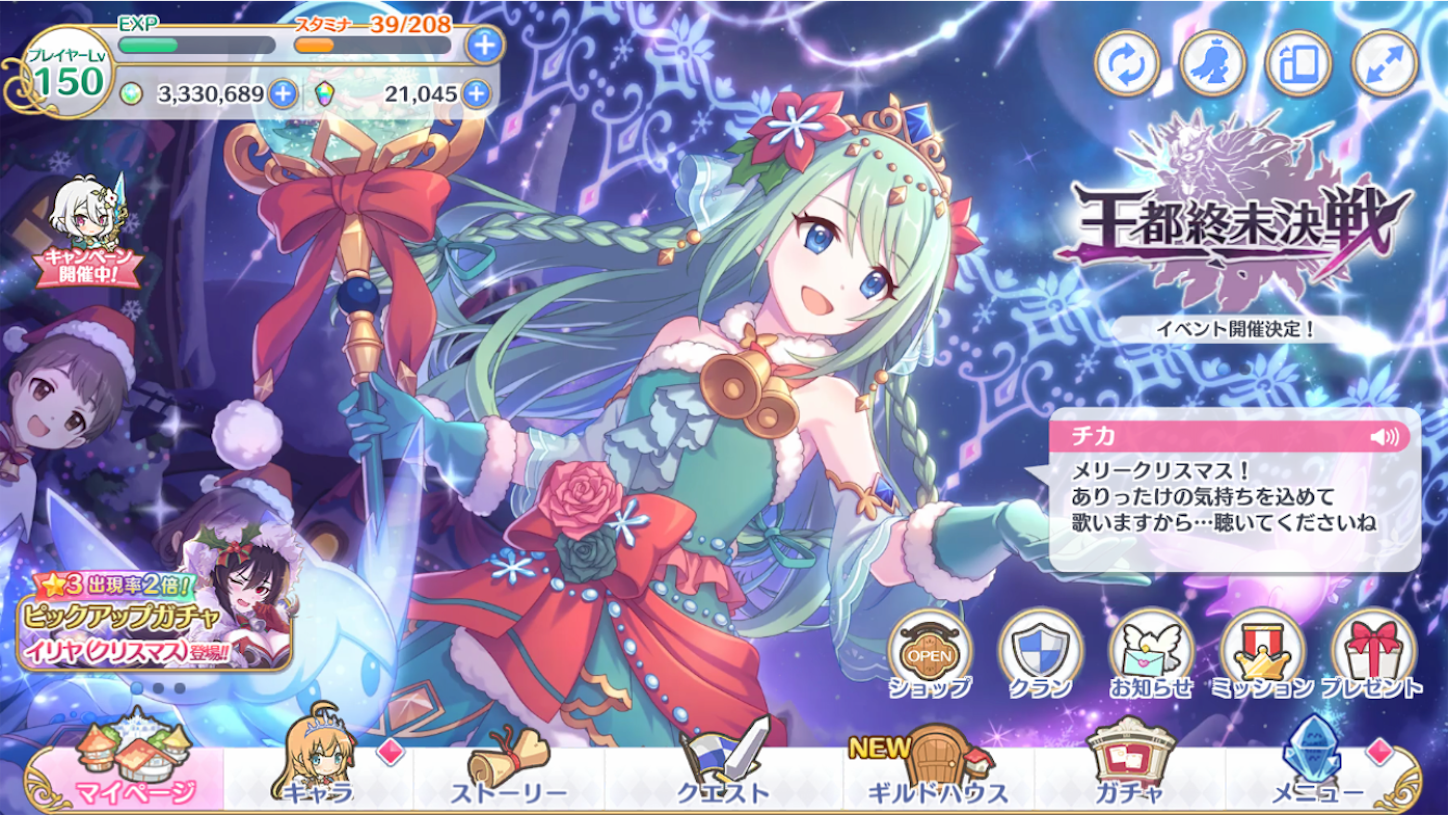This screenshot has height=815, width=1448.
Task: Tap the character swap refresh icon top right
Action: click(1128, 60)
